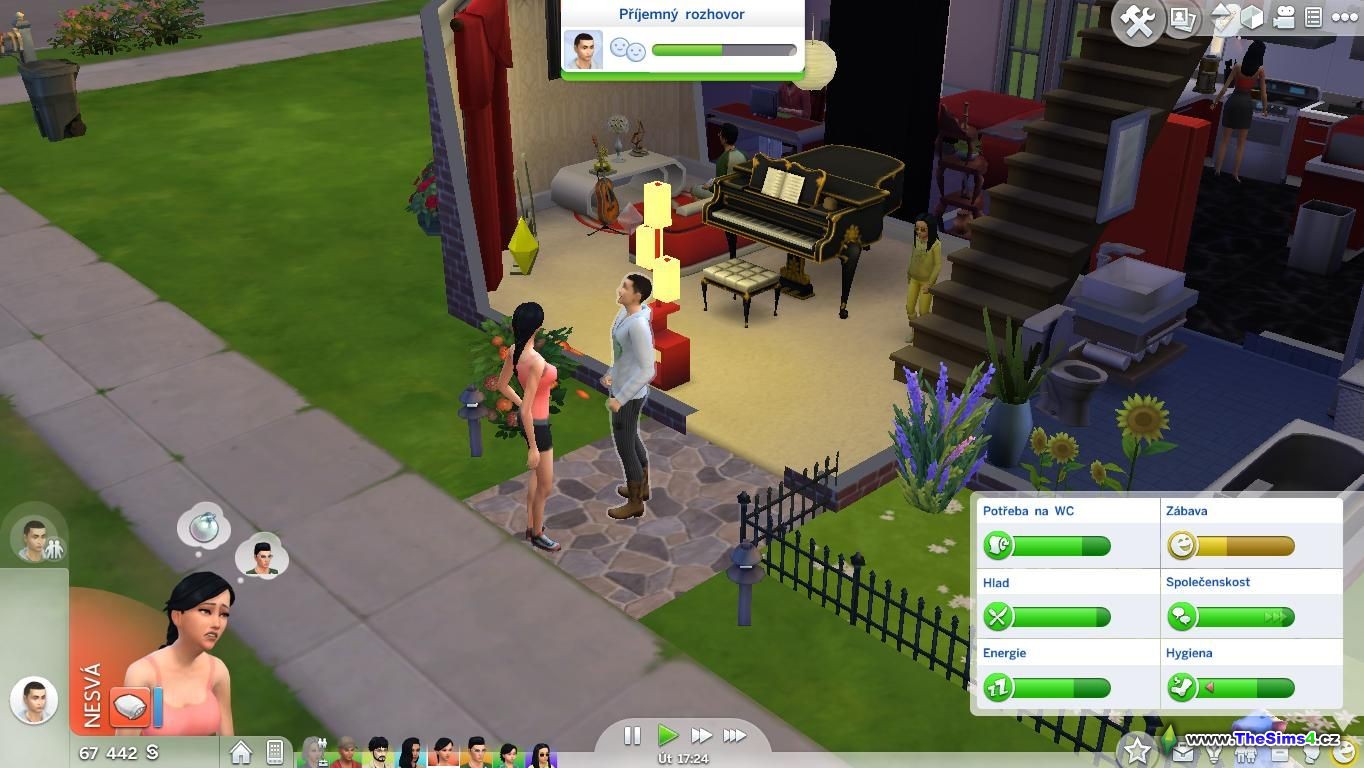This screenshot has width=1364, height=768.
Task: Click the Sim portrait with family icon
Action: point(37,541)
